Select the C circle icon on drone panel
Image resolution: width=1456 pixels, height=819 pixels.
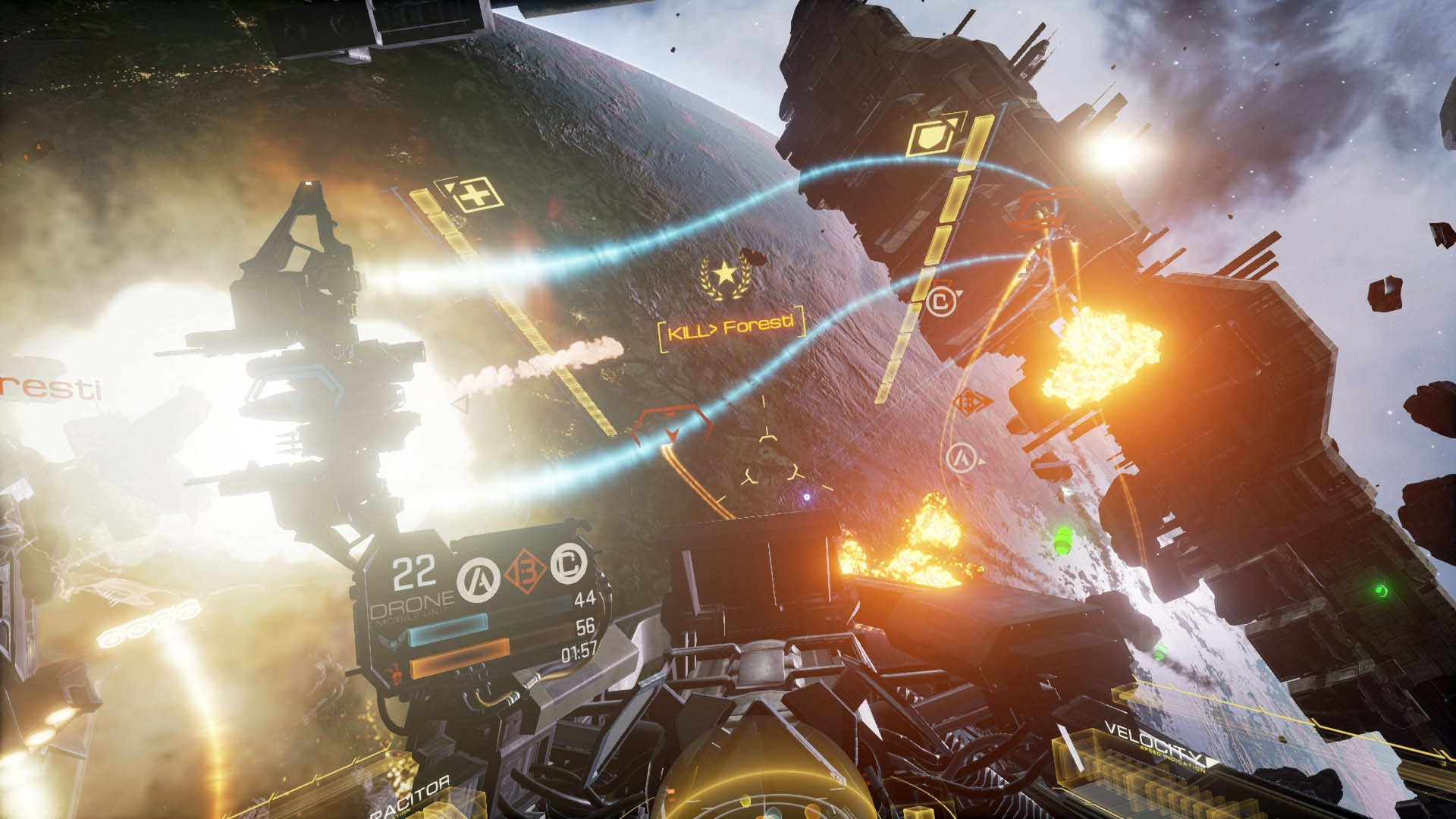coord(570,566)
